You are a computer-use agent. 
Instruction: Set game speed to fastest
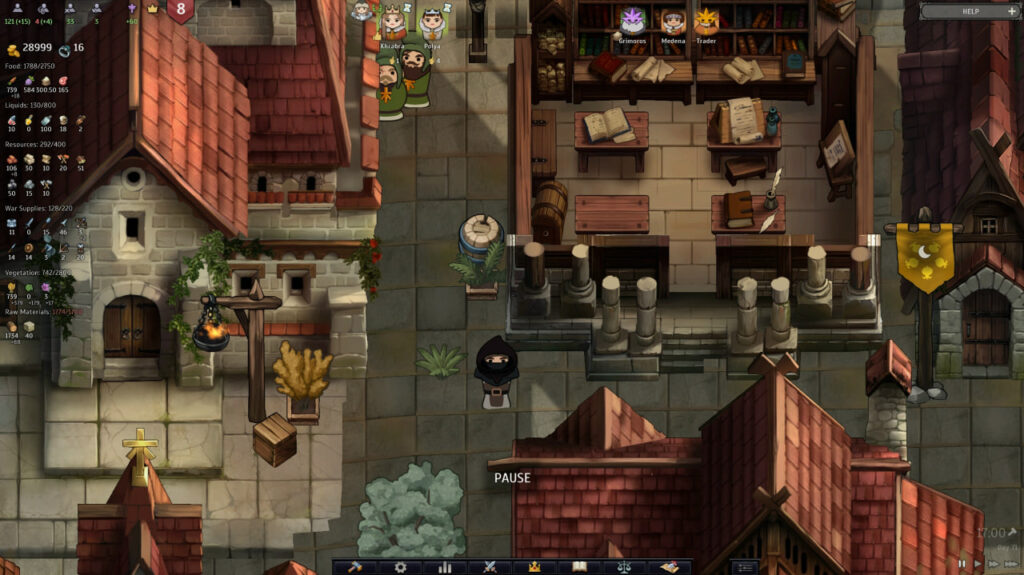tap(1009, 564)
